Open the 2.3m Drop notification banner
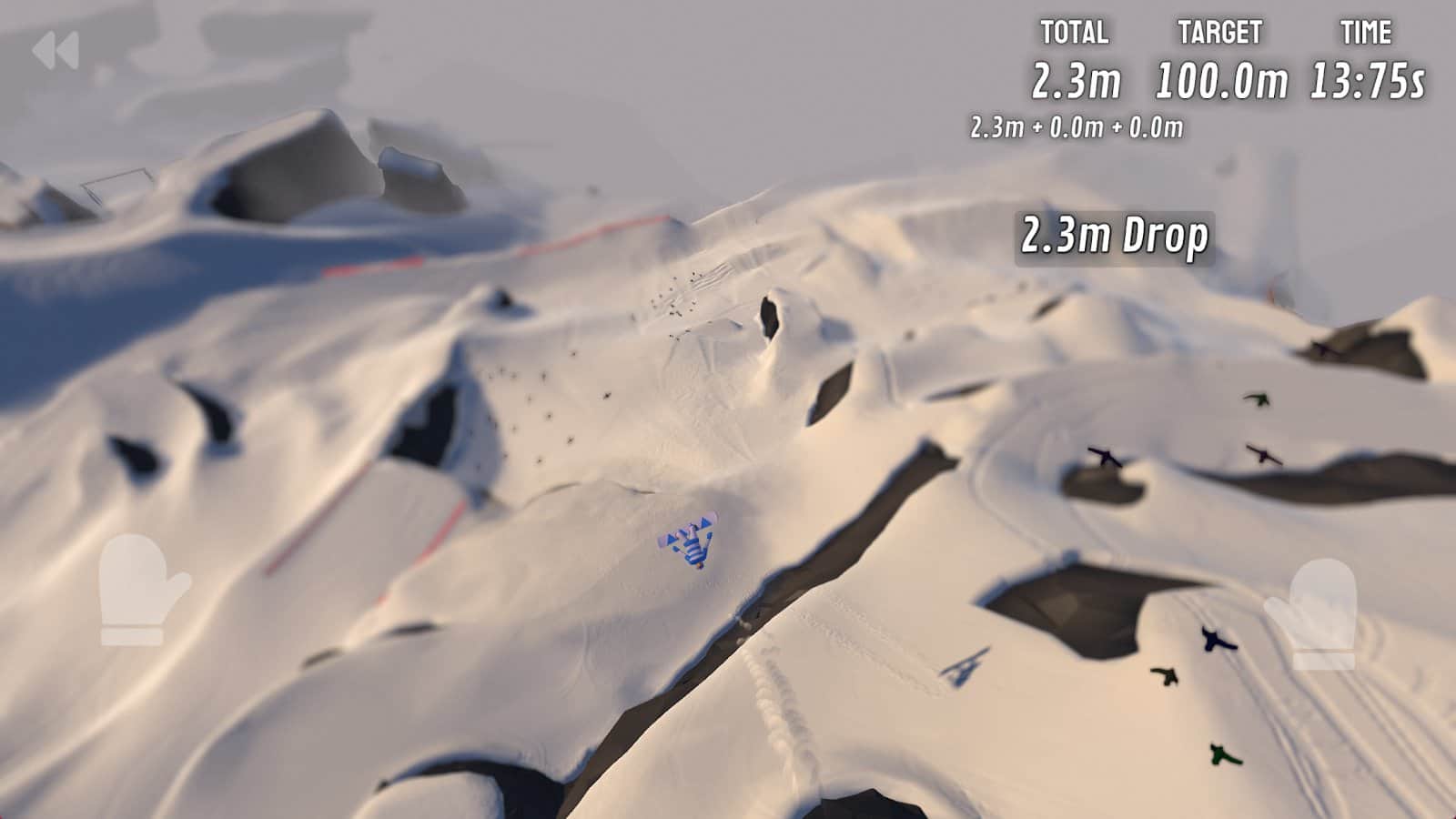1456x819 pixels. (1116, 236)
